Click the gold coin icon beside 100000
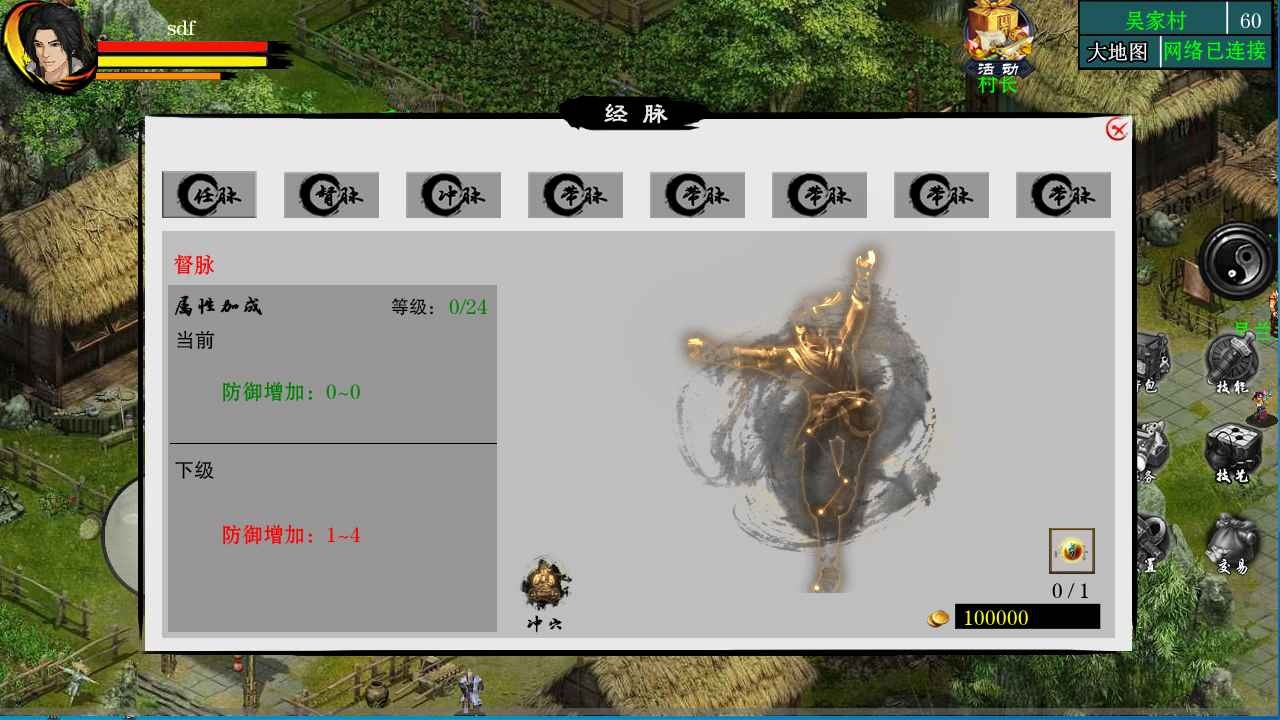The height and width of the screenshot is (720, 1280). click(x=938, y=618)
